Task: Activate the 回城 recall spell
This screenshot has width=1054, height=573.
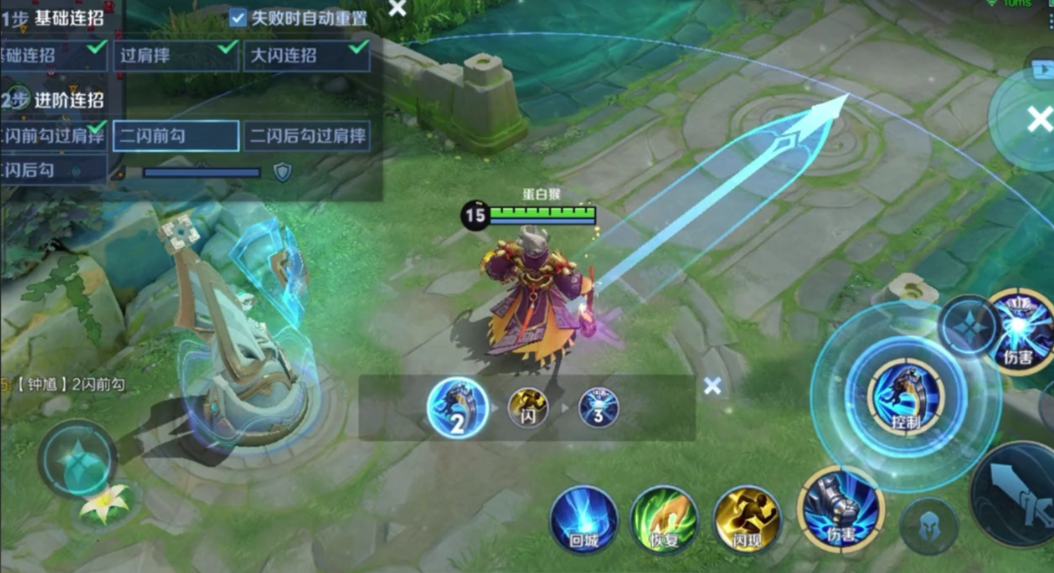Action: 584,519
